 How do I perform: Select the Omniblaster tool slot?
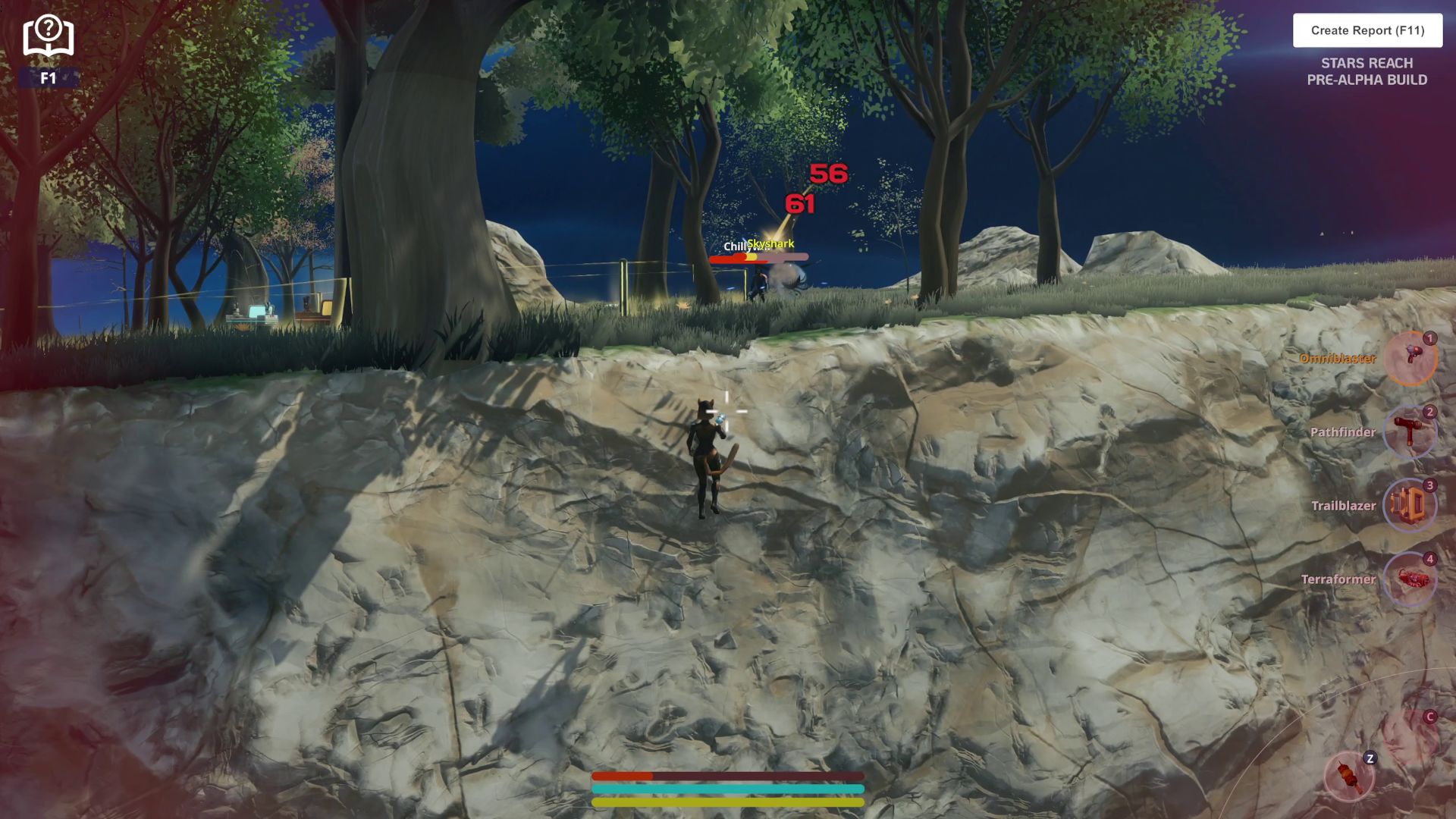[1410, 358]
